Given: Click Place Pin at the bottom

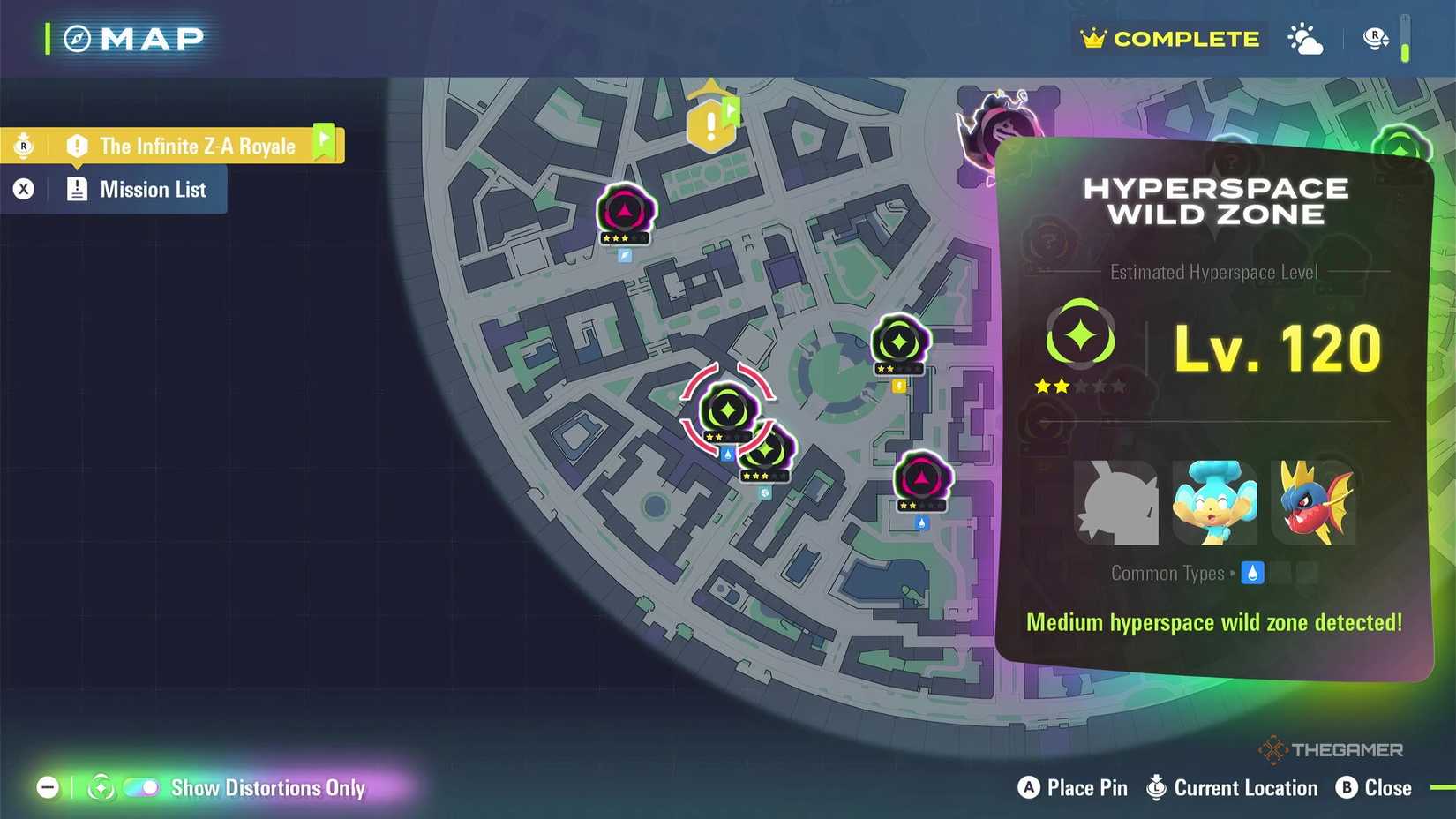Looking at the screenshot, I should click(x=1073, y=788).
